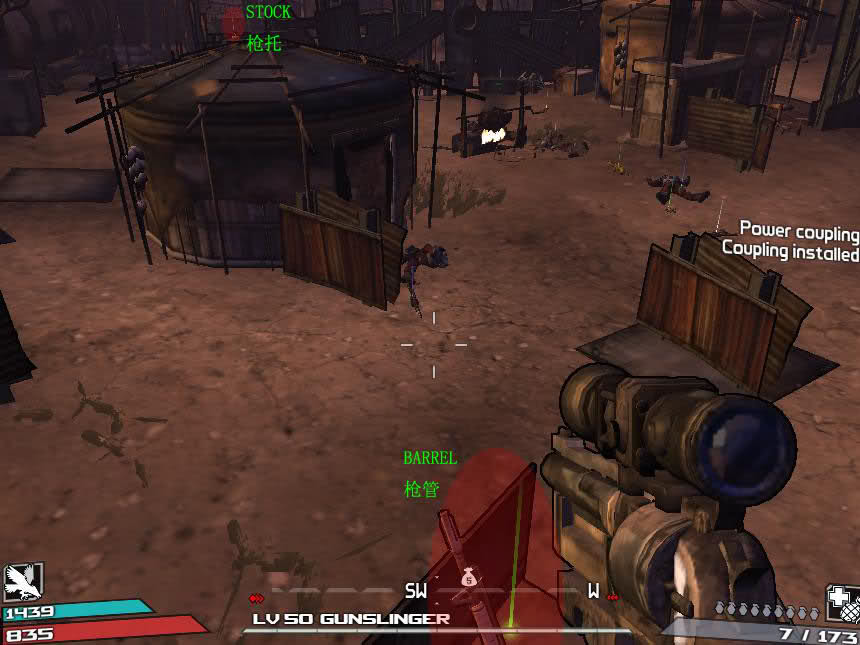Click the compass strip showing SW and W
Image resolution: width=860 pixels, height=645 pixels.
click(x=505, y=591)
